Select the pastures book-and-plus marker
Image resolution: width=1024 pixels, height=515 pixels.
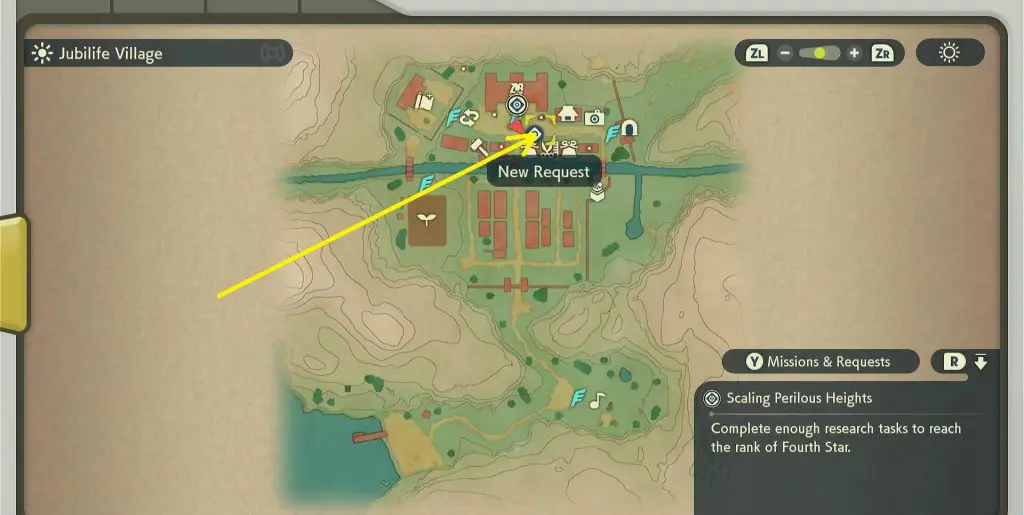[x=423, y=101]
